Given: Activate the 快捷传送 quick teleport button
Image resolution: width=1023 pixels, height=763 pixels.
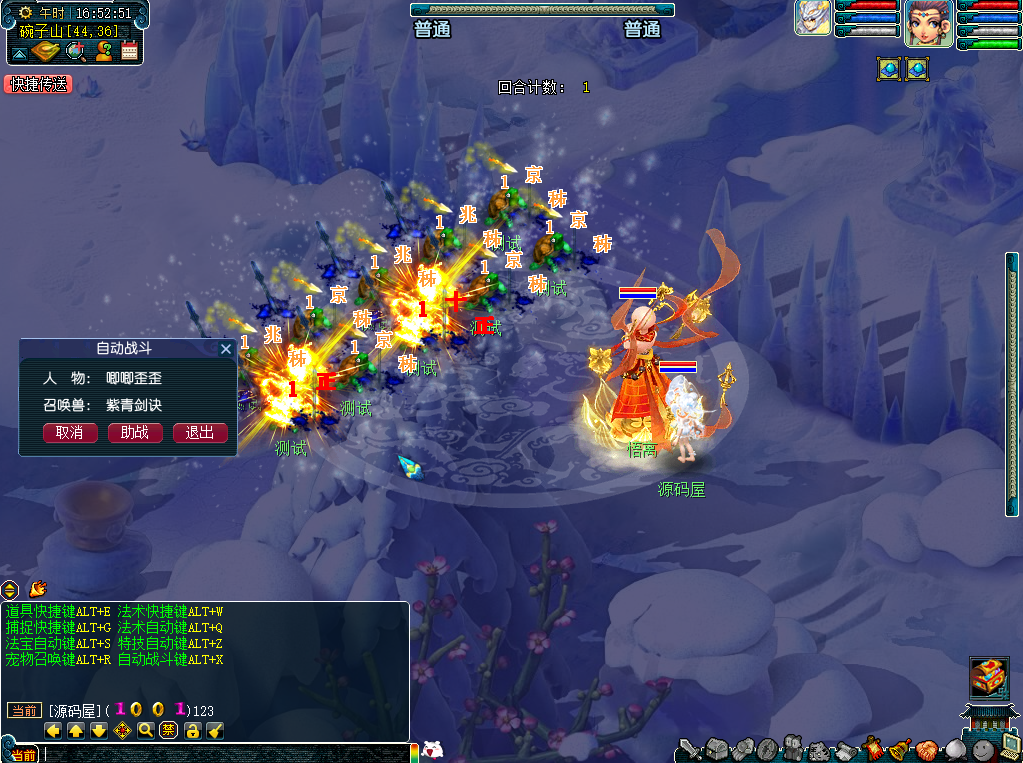Looking at the screenshot, I should (x=38, y=85).
